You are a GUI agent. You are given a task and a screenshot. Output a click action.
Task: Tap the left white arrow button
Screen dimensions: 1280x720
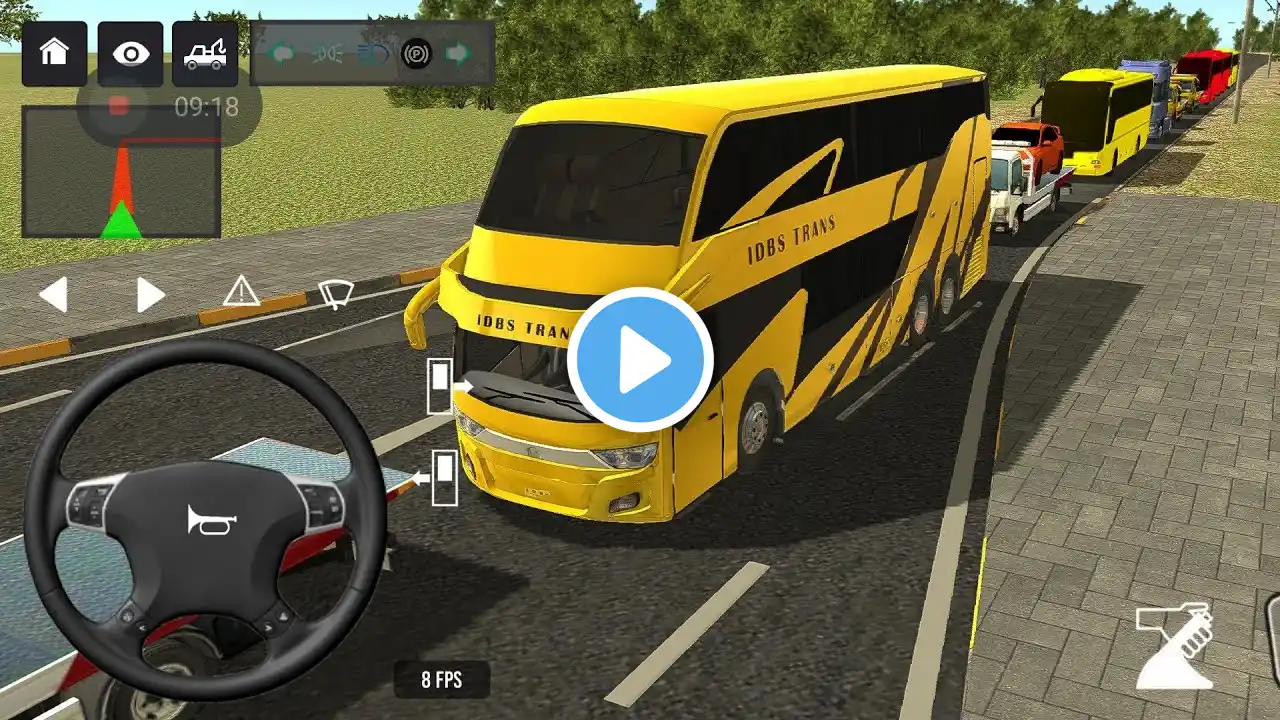(x=53, y=294)
